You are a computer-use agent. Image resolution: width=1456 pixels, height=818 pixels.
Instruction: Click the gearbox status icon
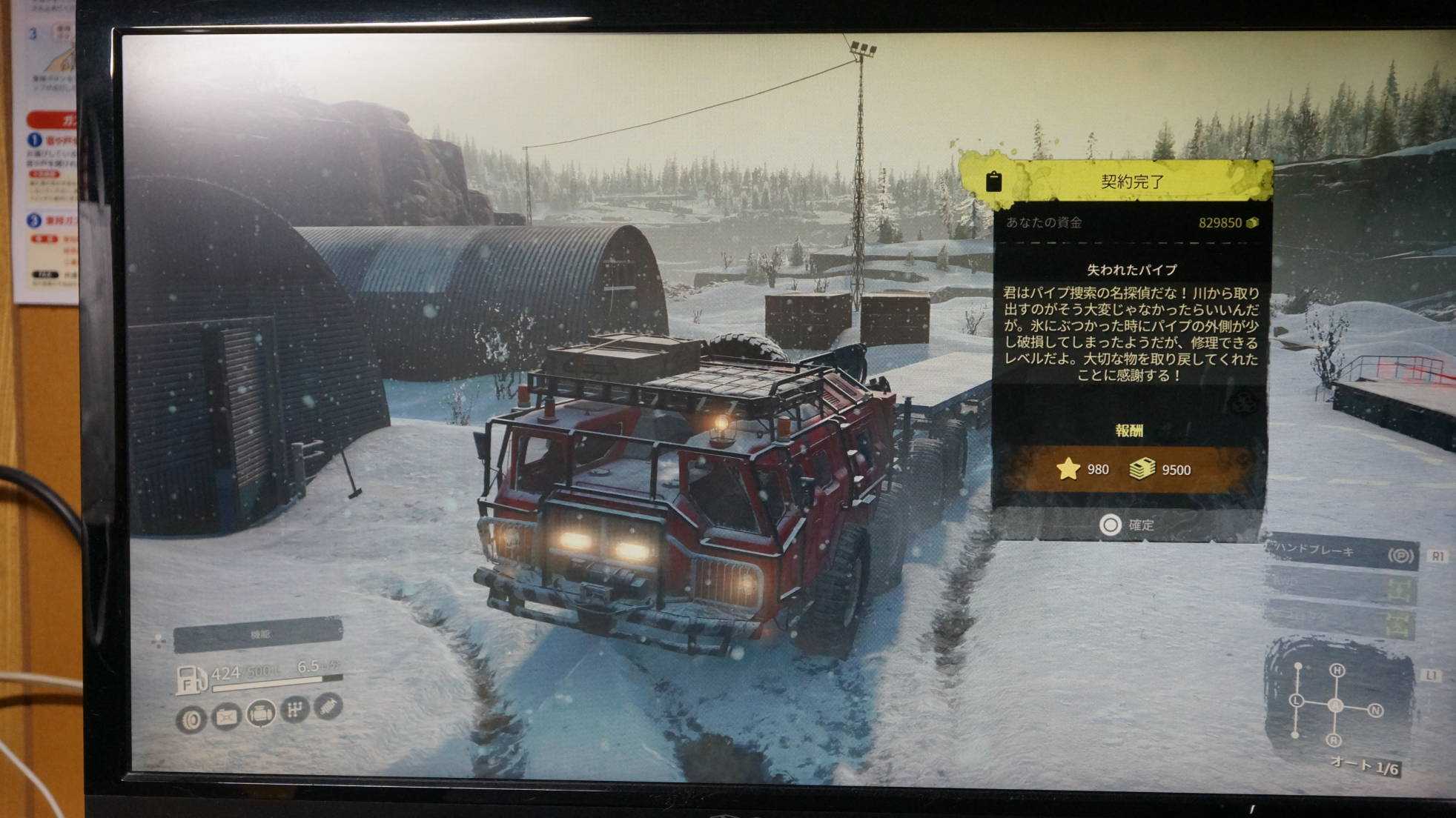tap(295, 710)
